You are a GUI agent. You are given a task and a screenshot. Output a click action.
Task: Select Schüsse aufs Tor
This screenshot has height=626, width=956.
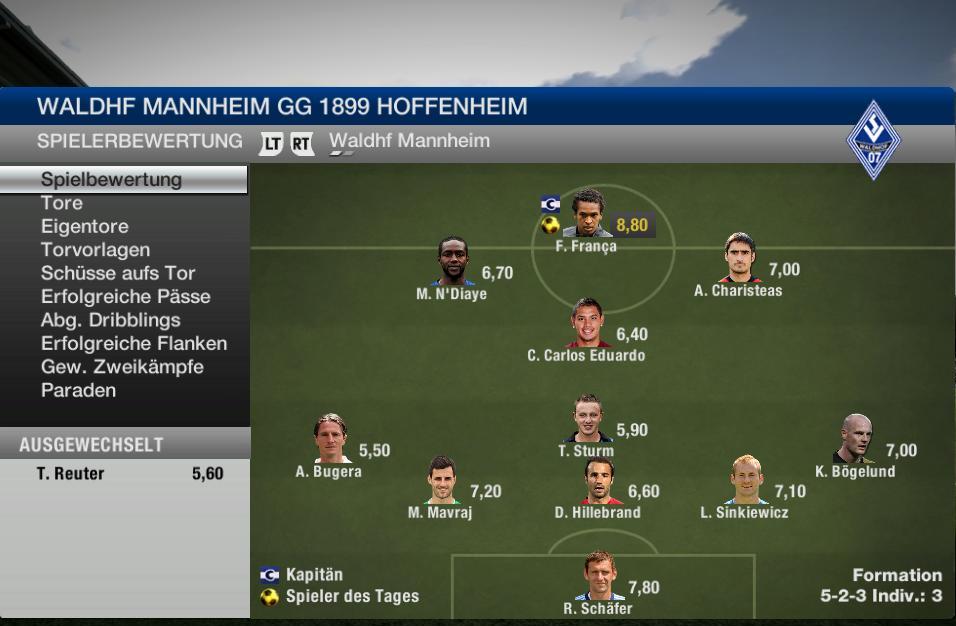tap(118, 273)
